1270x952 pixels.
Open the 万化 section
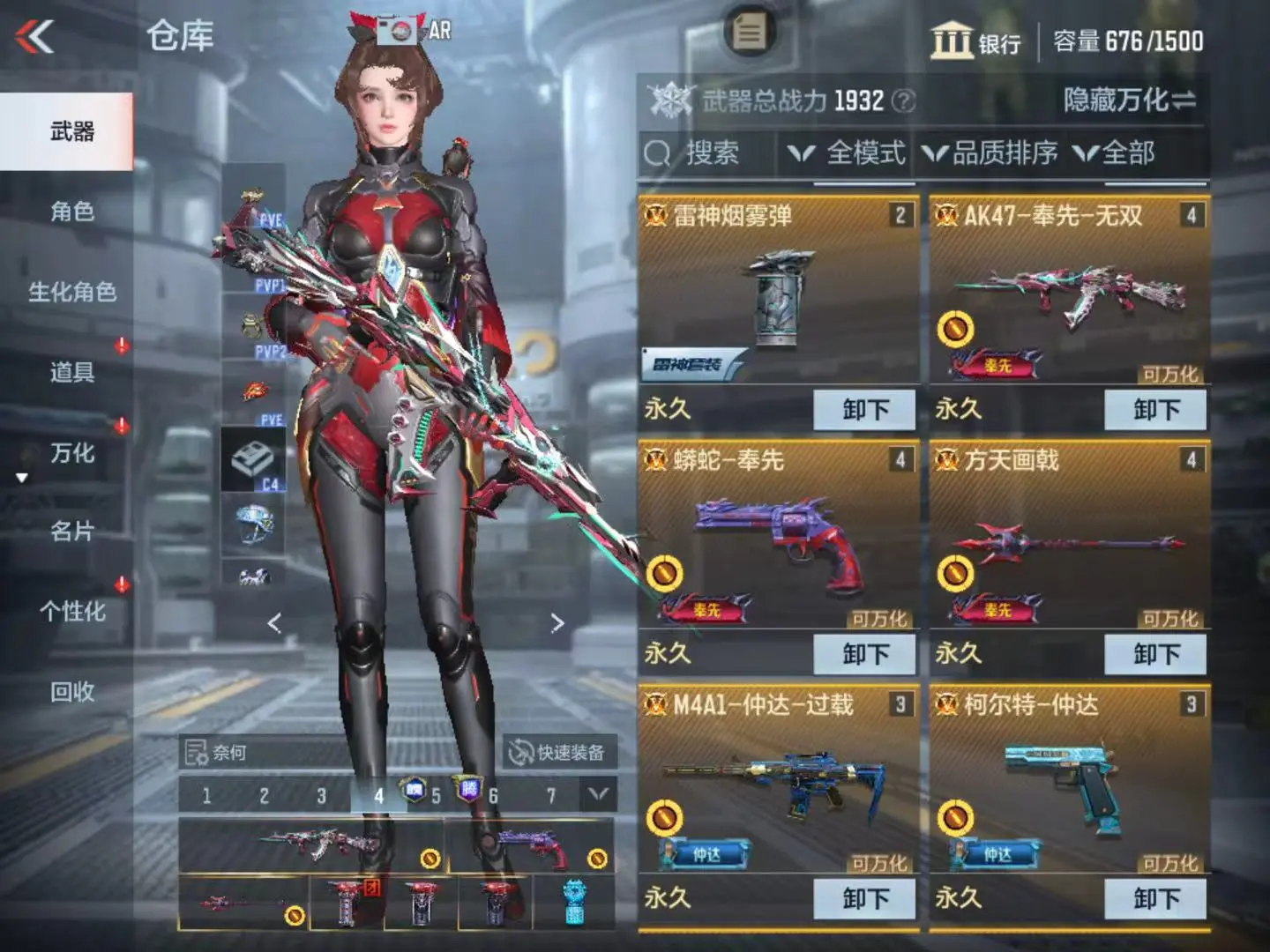tap(71, 453)
